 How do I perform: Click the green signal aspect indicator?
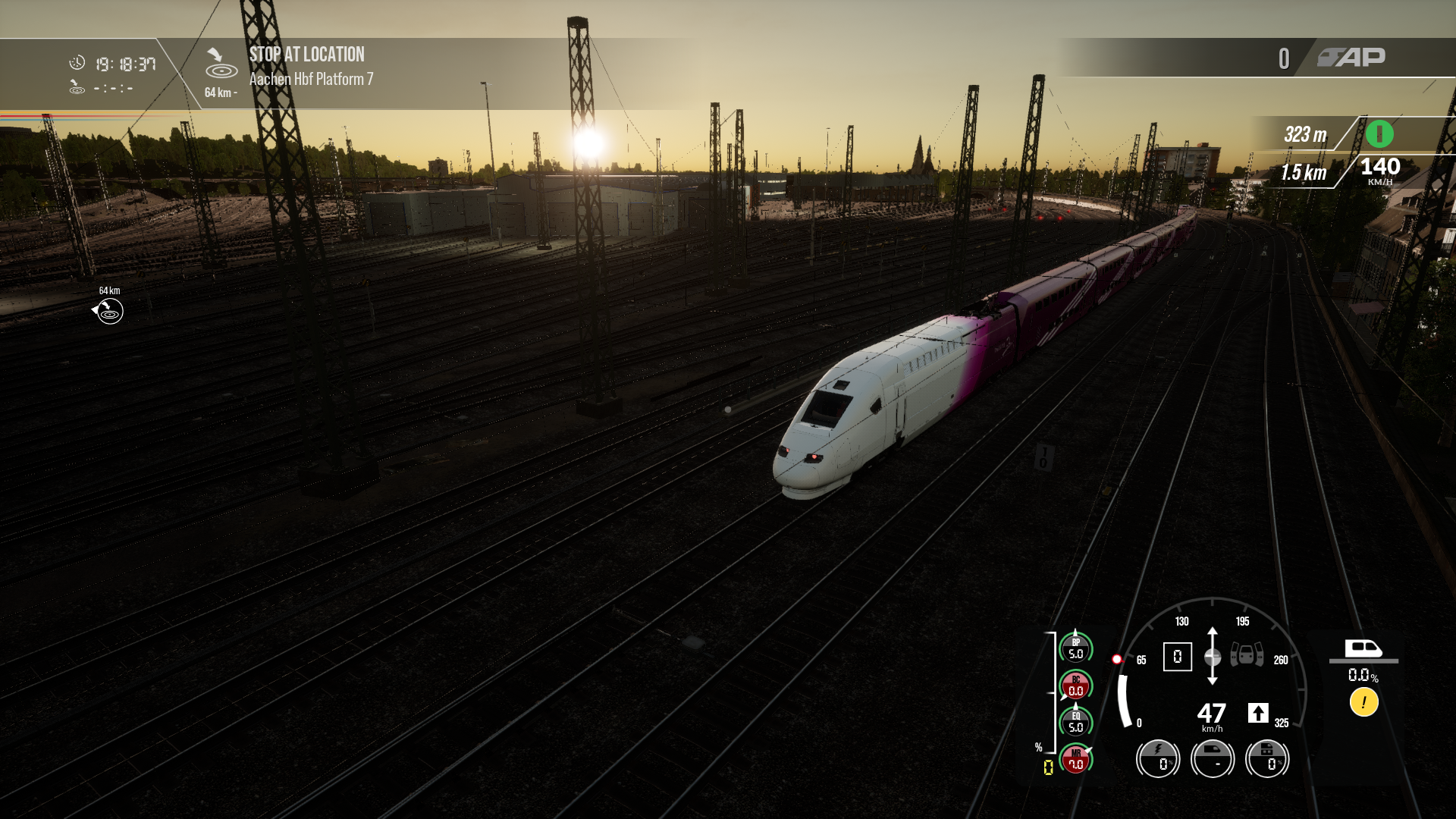(1379, 134)
